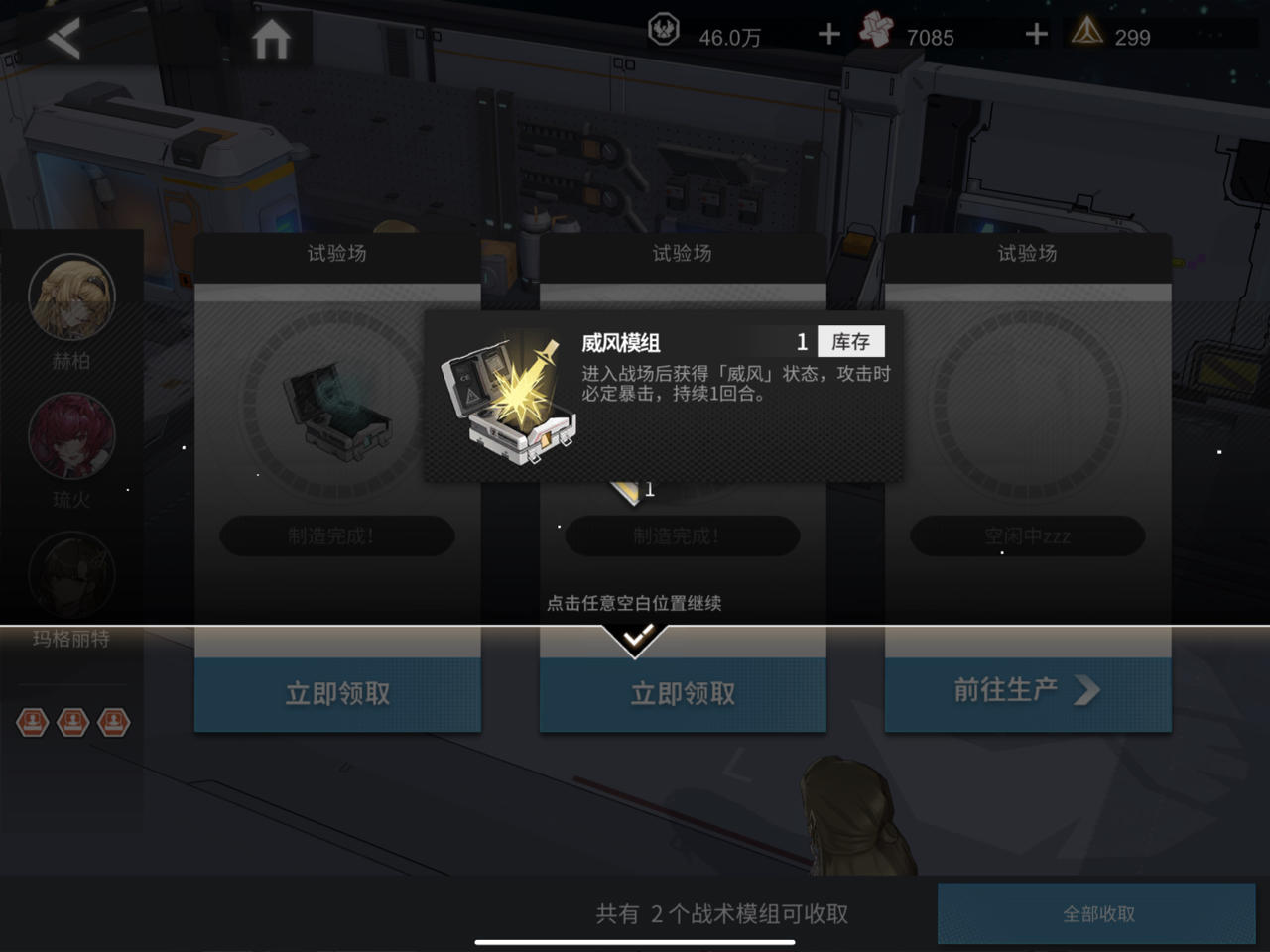
Task: Select the rightmost 试验场 tab
Action: [x=1027, y=255]
